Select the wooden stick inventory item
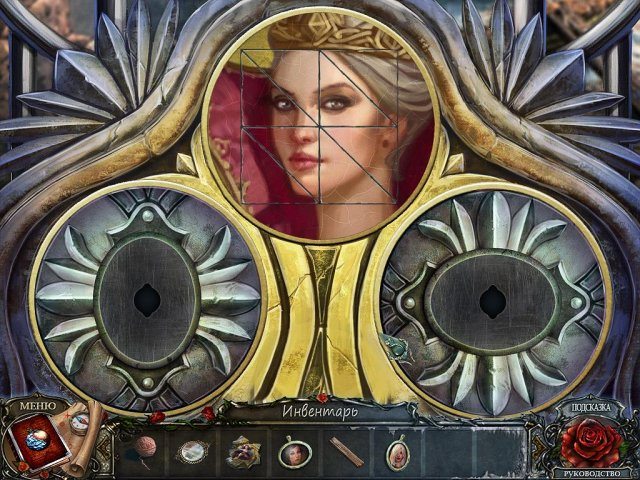 tap(347, 453)
